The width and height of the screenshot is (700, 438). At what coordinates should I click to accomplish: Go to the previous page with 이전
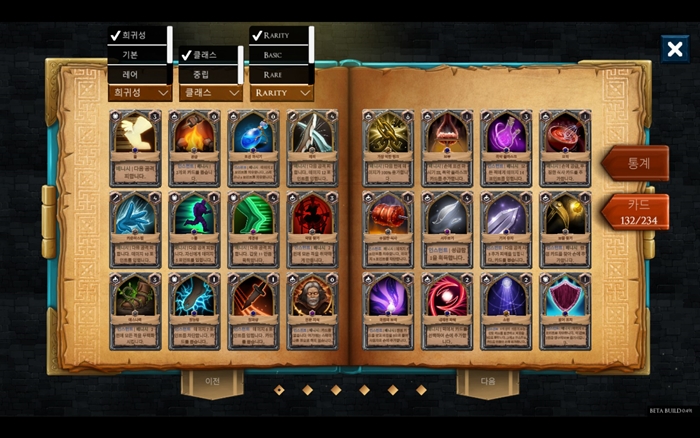pyautogui.click(x=212, y=381)
